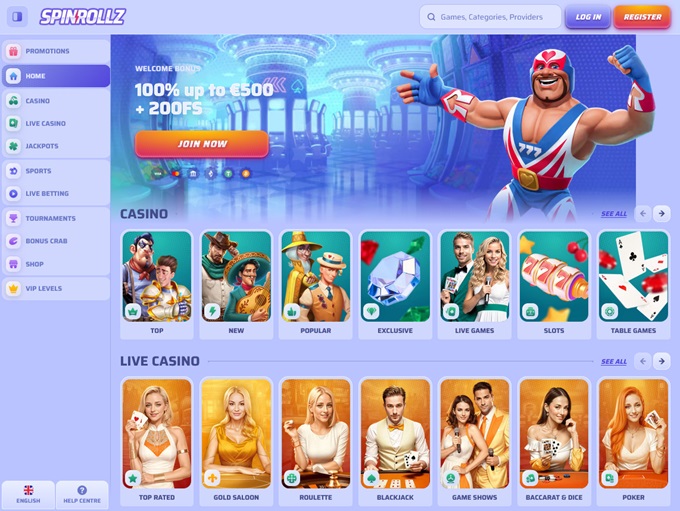The image size is (680, 511).
Task: Click the orange Register button
Action: point(642,17)
